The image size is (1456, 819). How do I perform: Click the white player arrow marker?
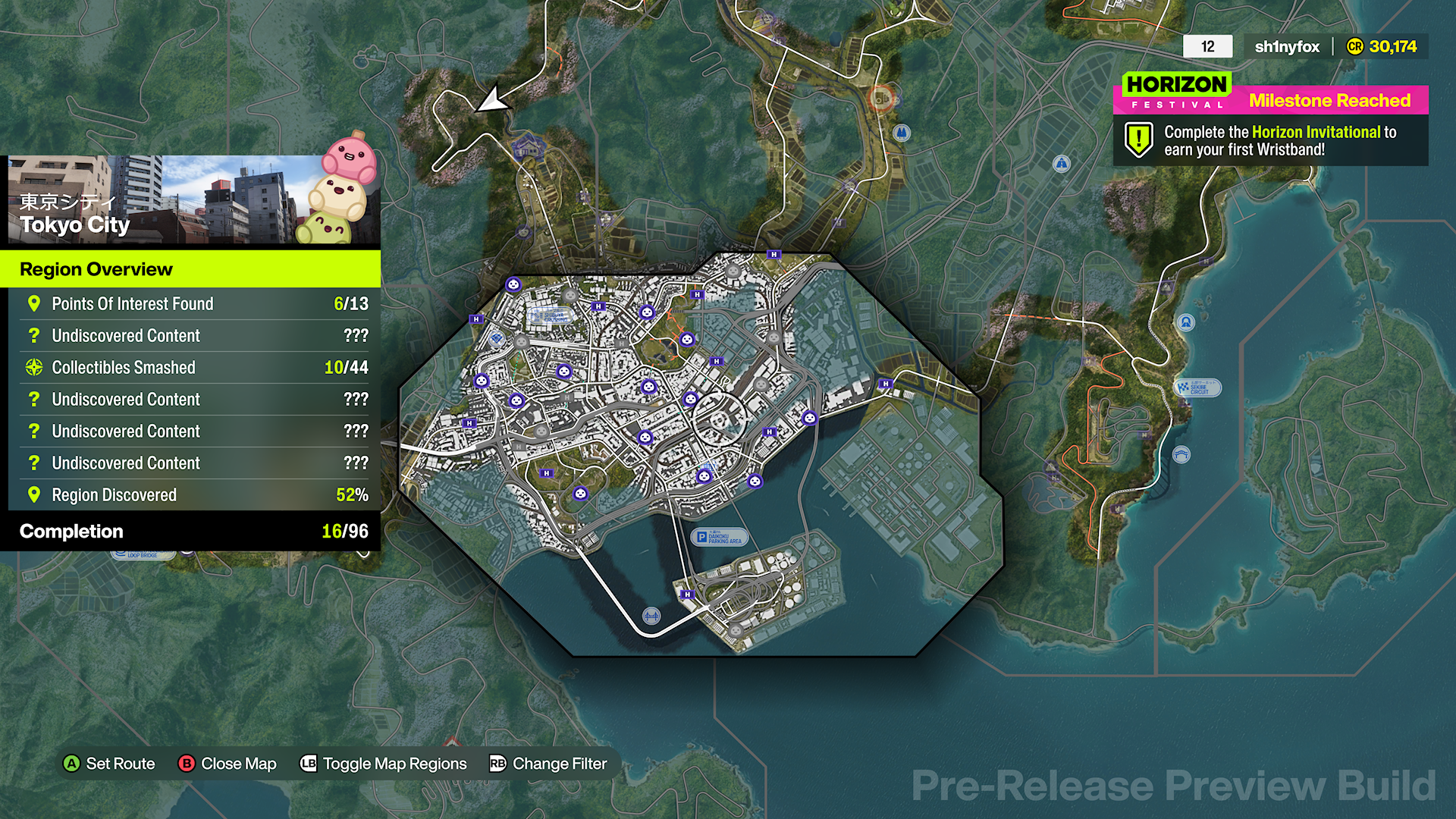pos(494,99)
